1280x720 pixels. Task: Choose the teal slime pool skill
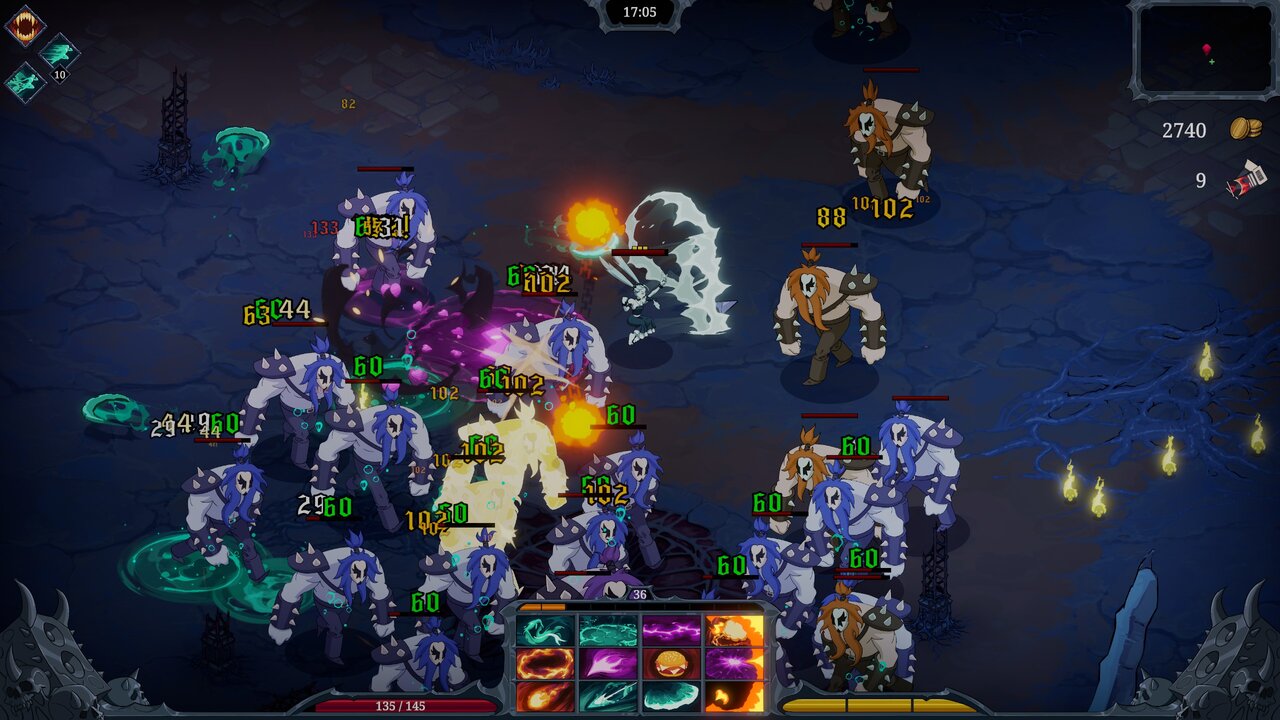pyautogui.click(x=608, y=631)
